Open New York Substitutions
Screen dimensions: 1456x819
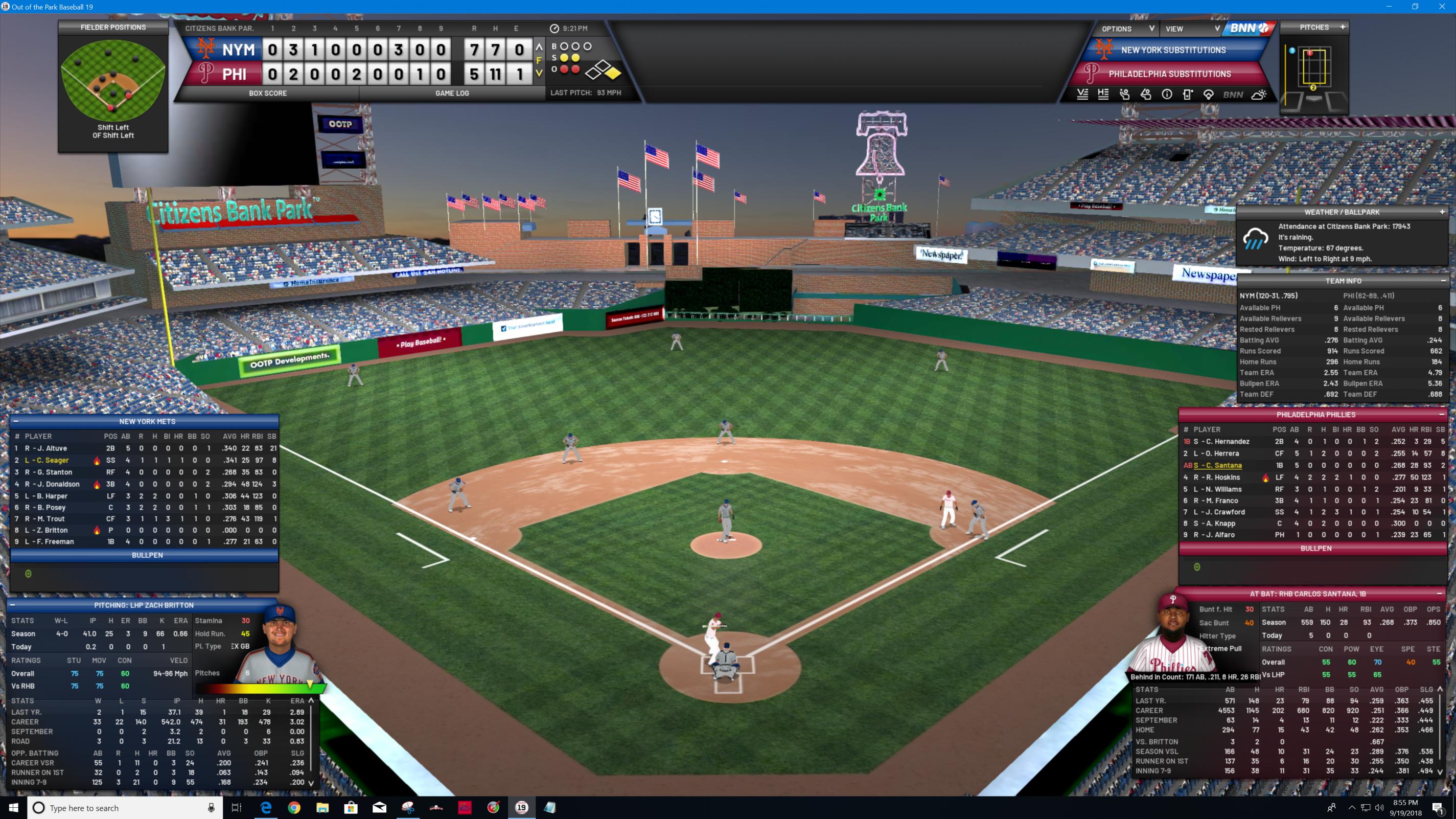pos(1173,50)
